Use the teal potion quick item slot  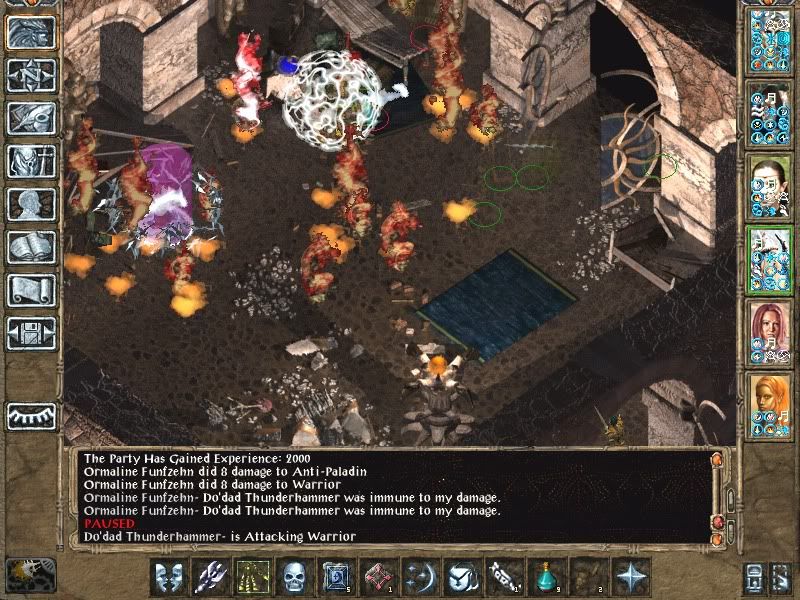click(546, 577)
